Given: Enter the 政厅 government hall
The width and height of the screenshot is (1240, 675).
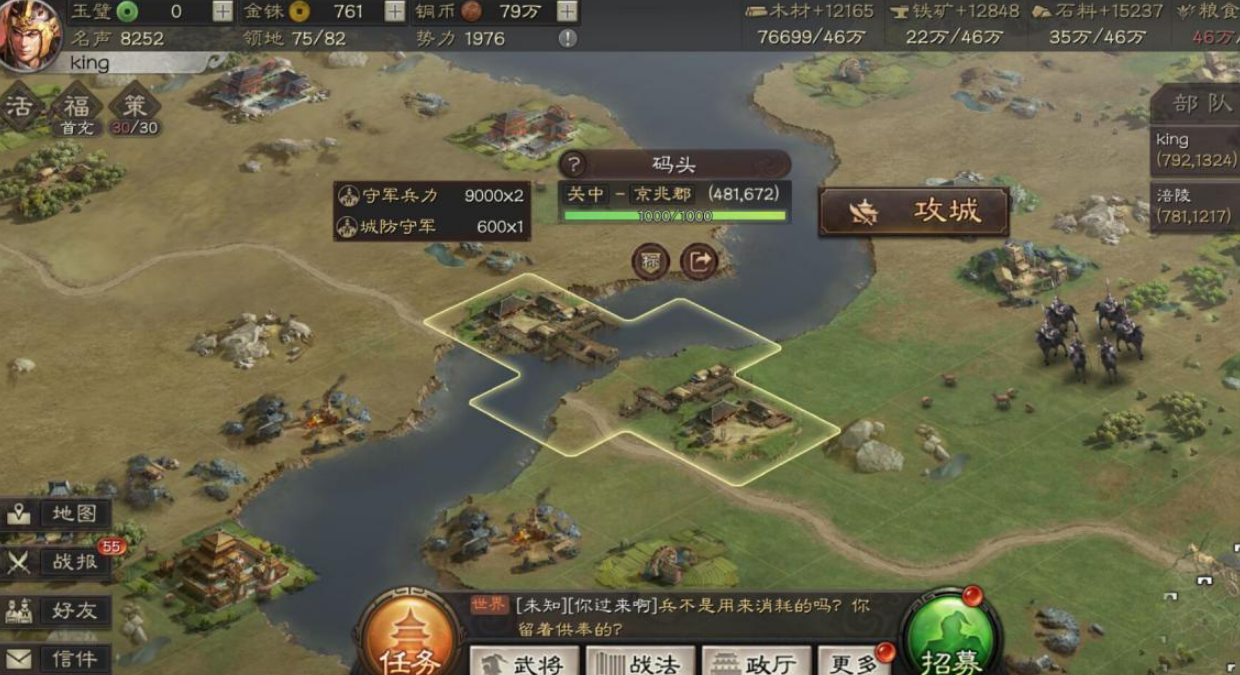Looking at the screenshot, I should click(756, 662).
